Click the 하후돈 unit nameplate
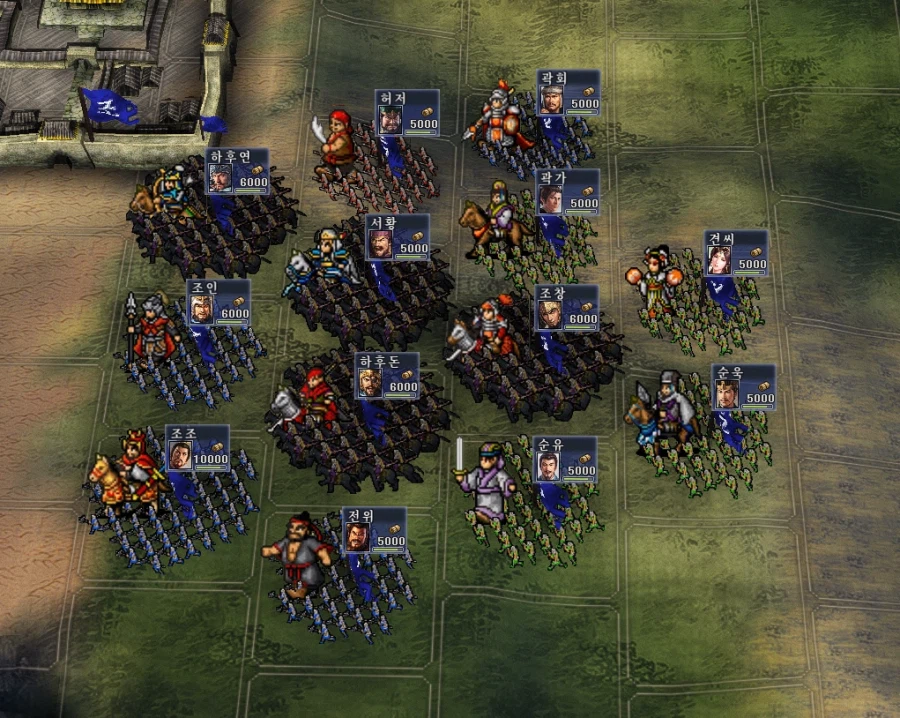The image size is (900, 718). (387, 375)
